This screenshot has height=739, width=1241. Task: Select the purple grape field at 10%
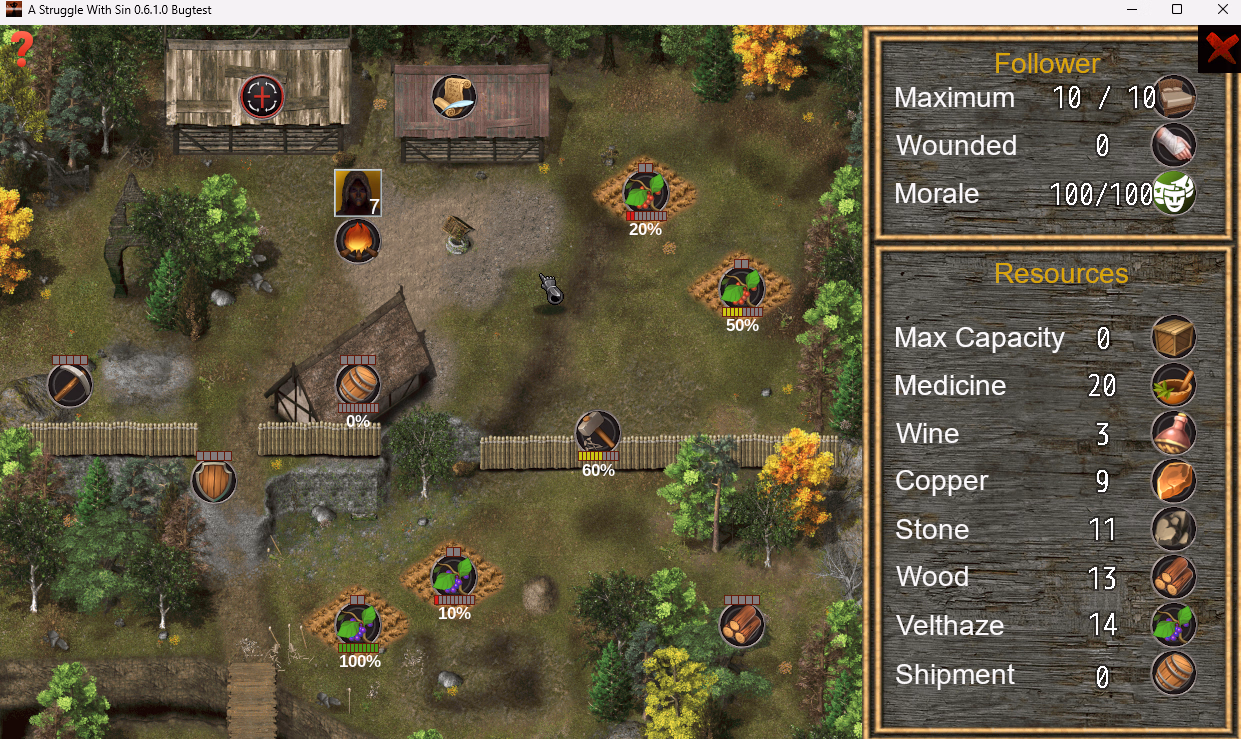click(454, 577)
